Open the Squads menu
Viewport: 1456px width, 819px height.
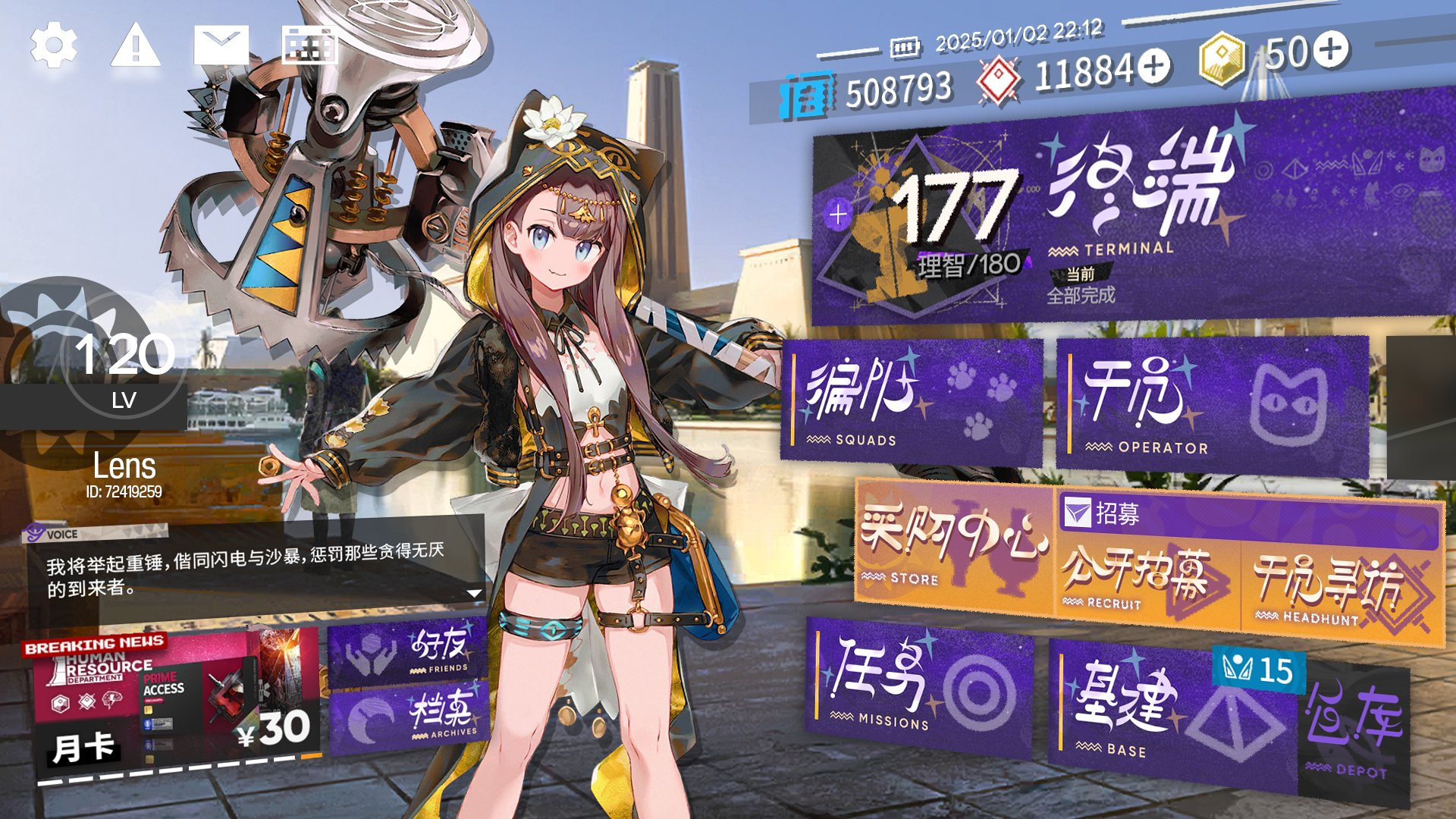tap(910, 400)
